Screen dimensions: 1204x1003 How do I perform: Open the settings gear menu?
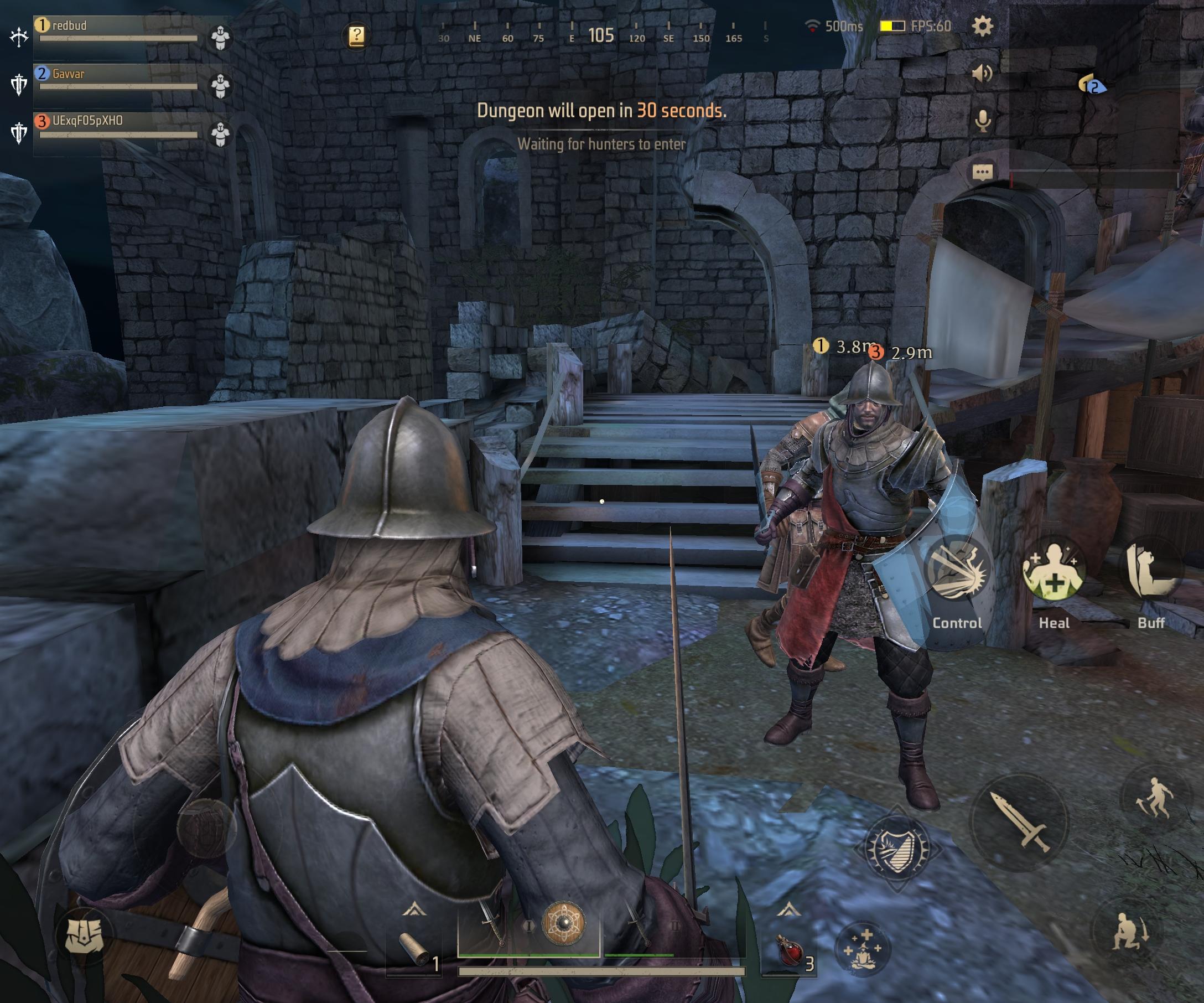point(982,27)
